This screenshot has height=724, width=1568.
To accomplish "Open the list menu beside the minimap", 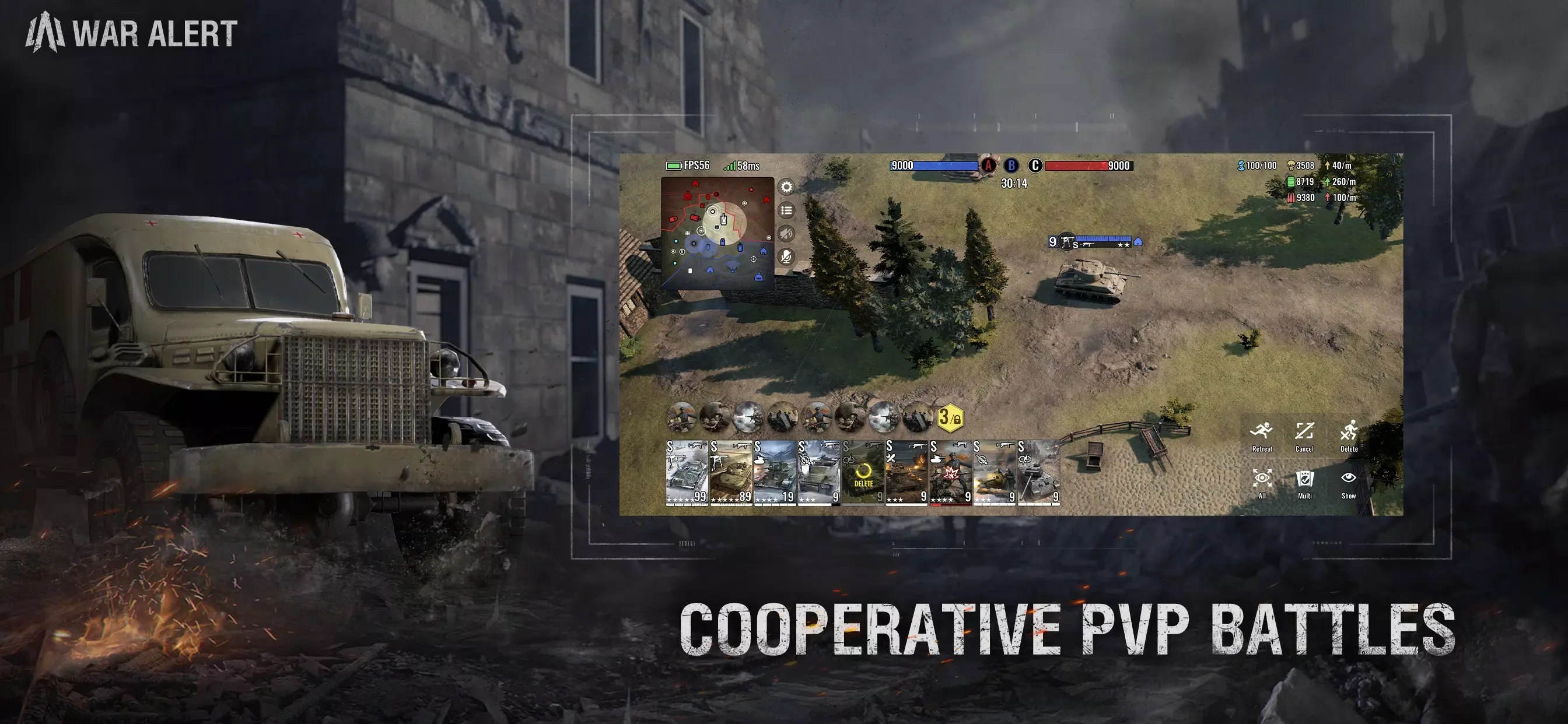I will tap(786, 210).
